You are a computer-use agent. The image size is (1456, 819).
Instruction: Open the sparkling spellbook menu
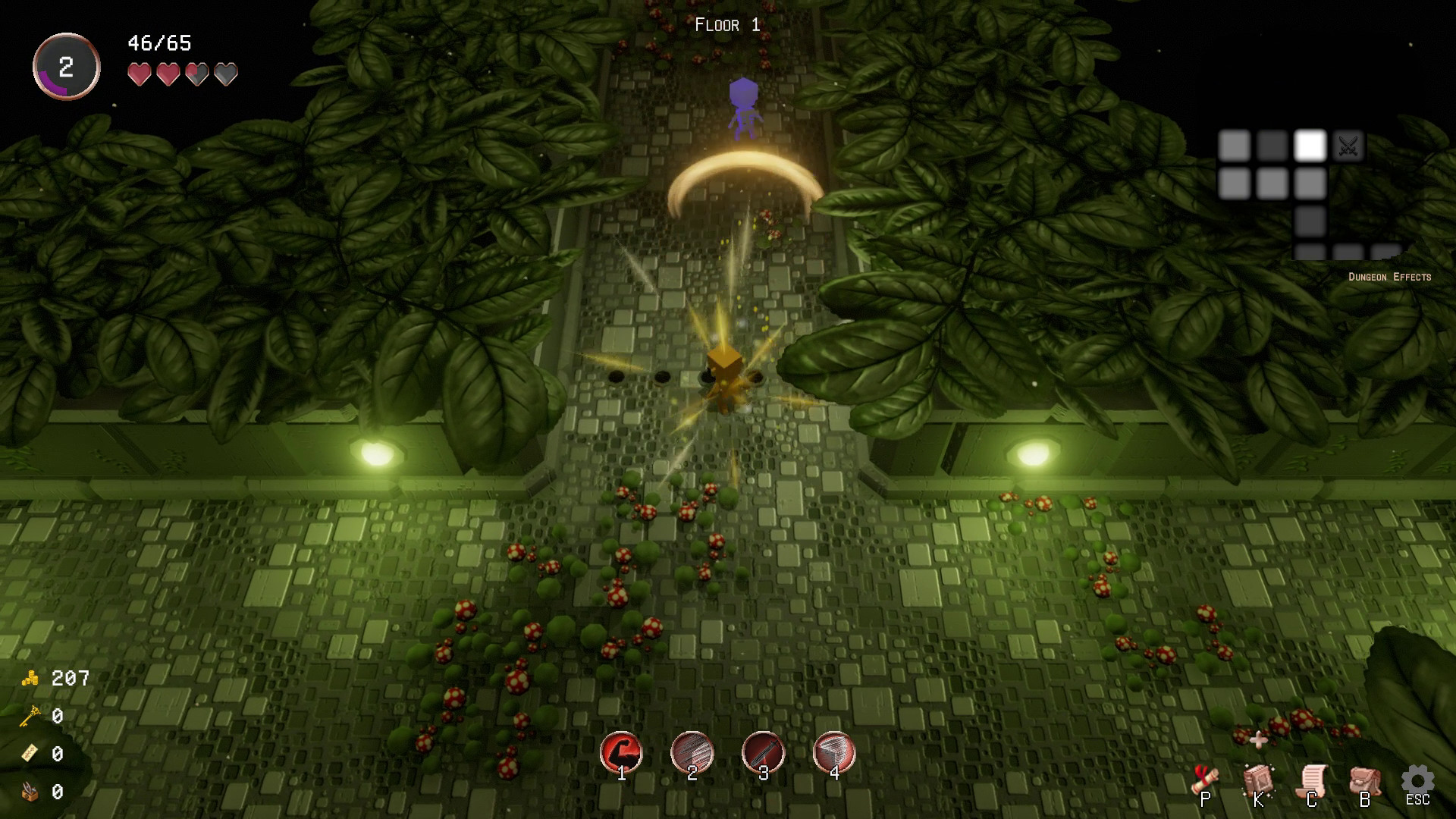(x=1258, y=783)
